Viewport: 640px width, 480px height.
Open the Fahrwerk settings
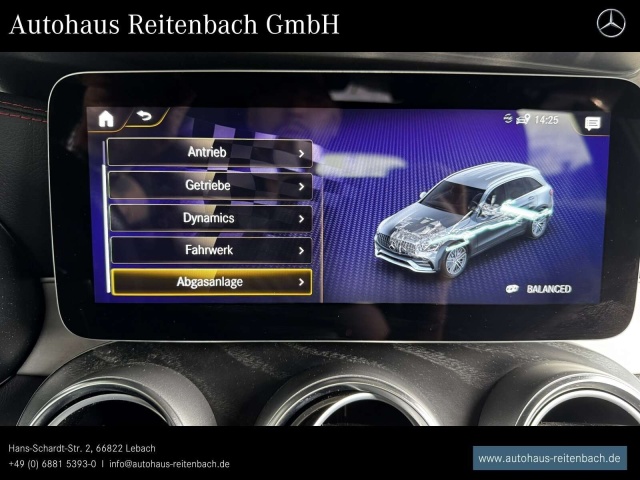tap(209, 250)
